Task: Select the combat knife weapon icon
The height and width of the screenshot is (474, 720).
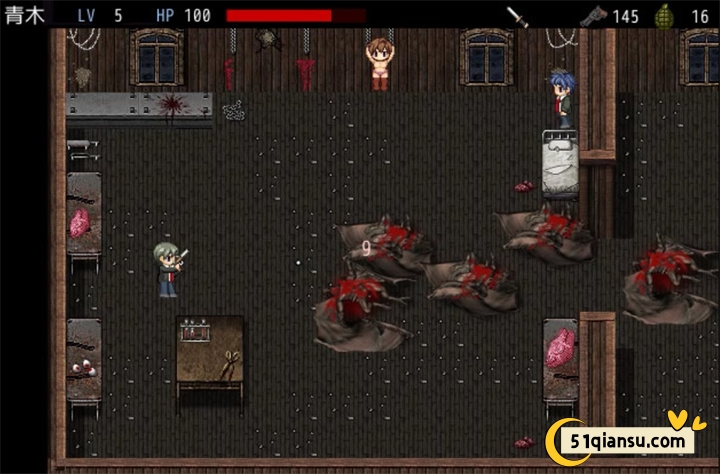Action: [x=517, y=16]
